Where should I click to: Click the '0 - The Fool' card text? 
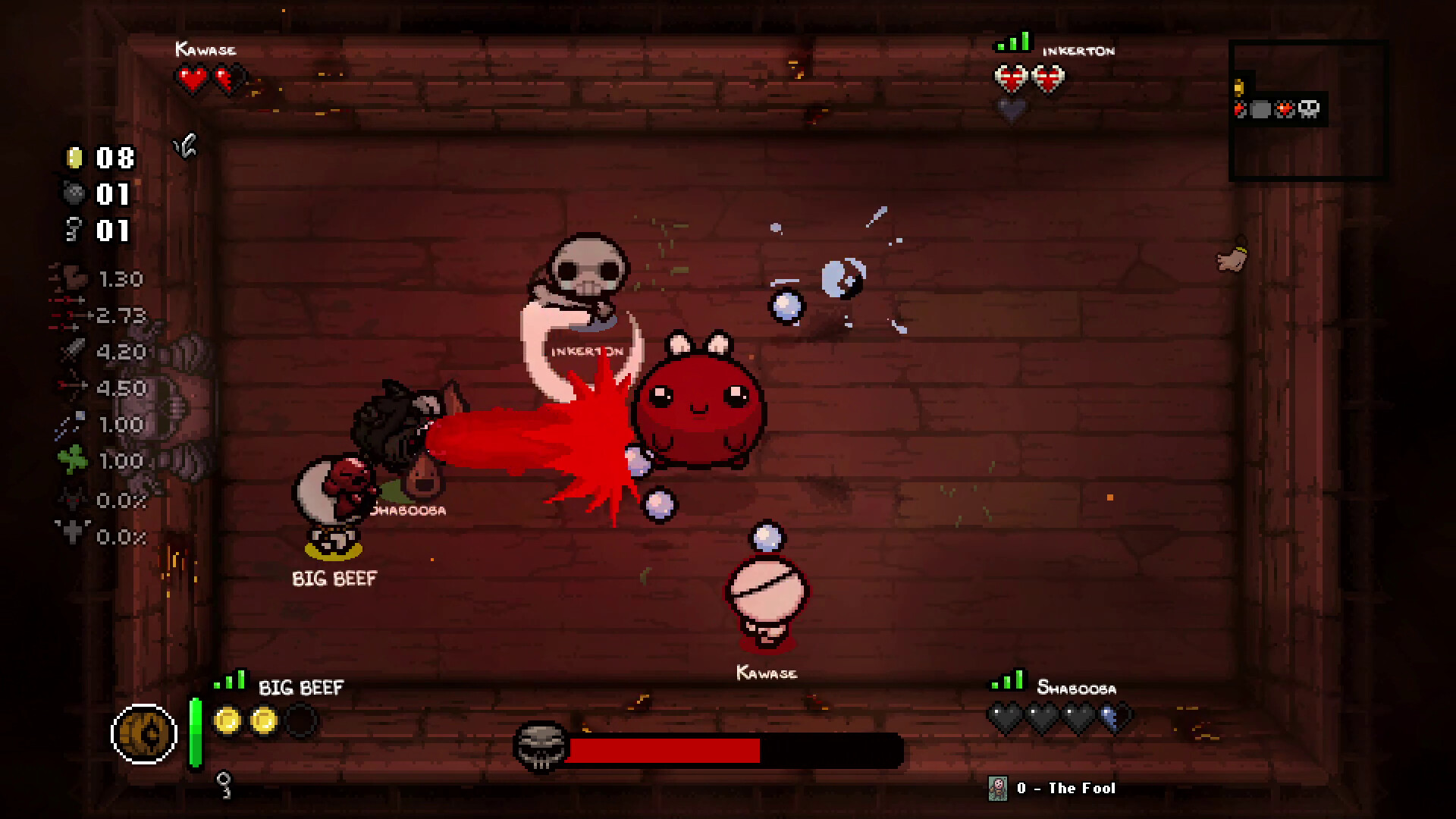coord(1065,787)
